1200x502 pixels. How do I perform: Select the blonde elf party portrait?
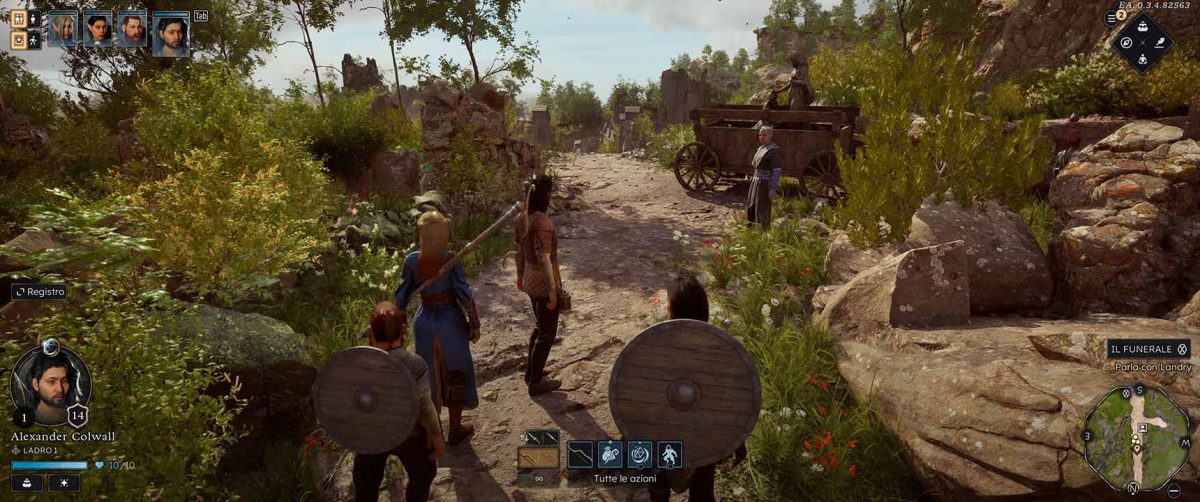(x=63, y=29)
